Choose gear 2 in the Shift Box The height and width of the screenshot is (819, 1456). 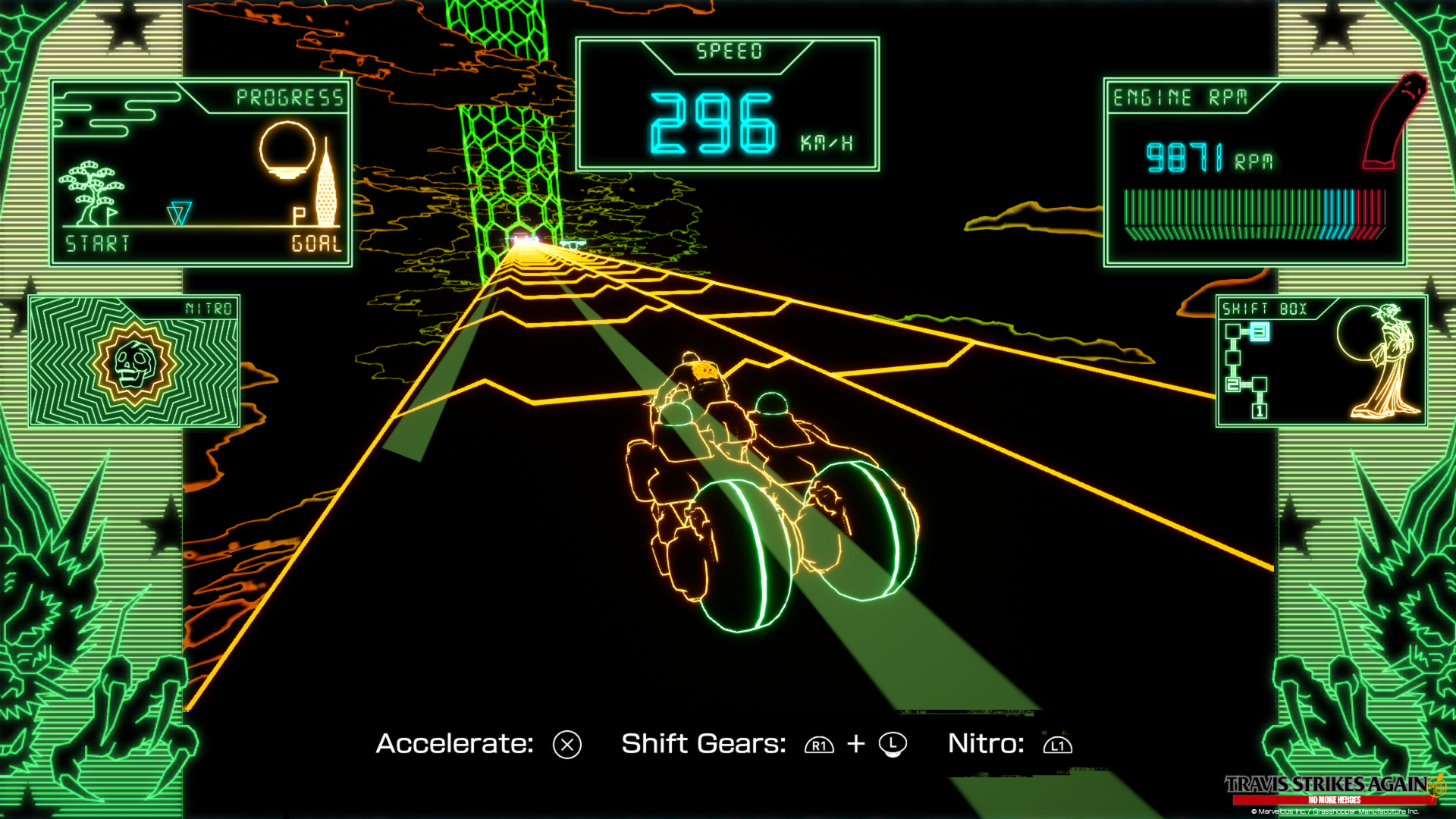[x=1233, y=384]
